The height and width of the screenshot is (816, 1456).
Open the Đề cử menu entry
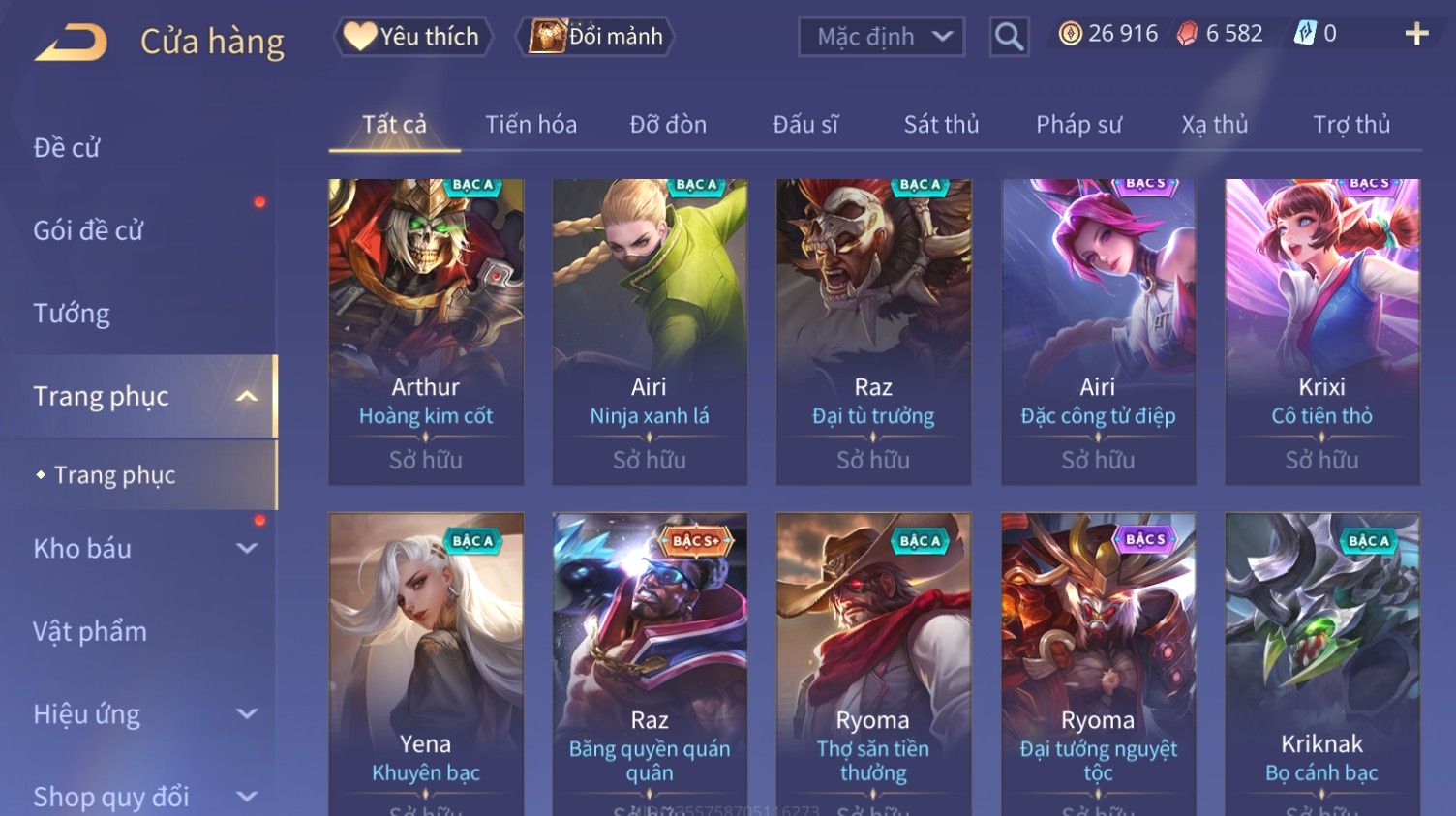[67, 147]
